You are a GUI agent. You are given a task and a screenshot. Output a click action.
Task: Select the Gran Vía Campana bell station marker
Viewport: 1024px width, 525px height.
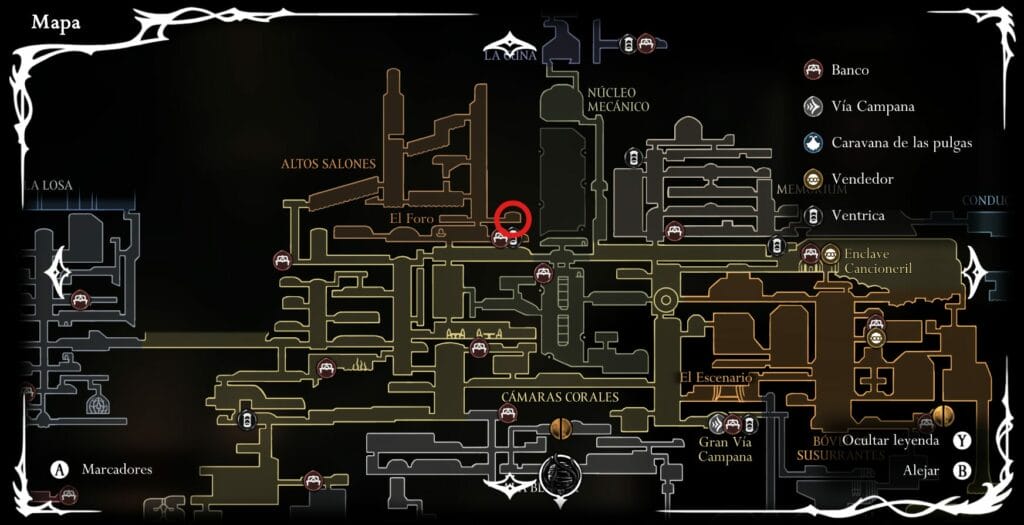coord(716,423)
